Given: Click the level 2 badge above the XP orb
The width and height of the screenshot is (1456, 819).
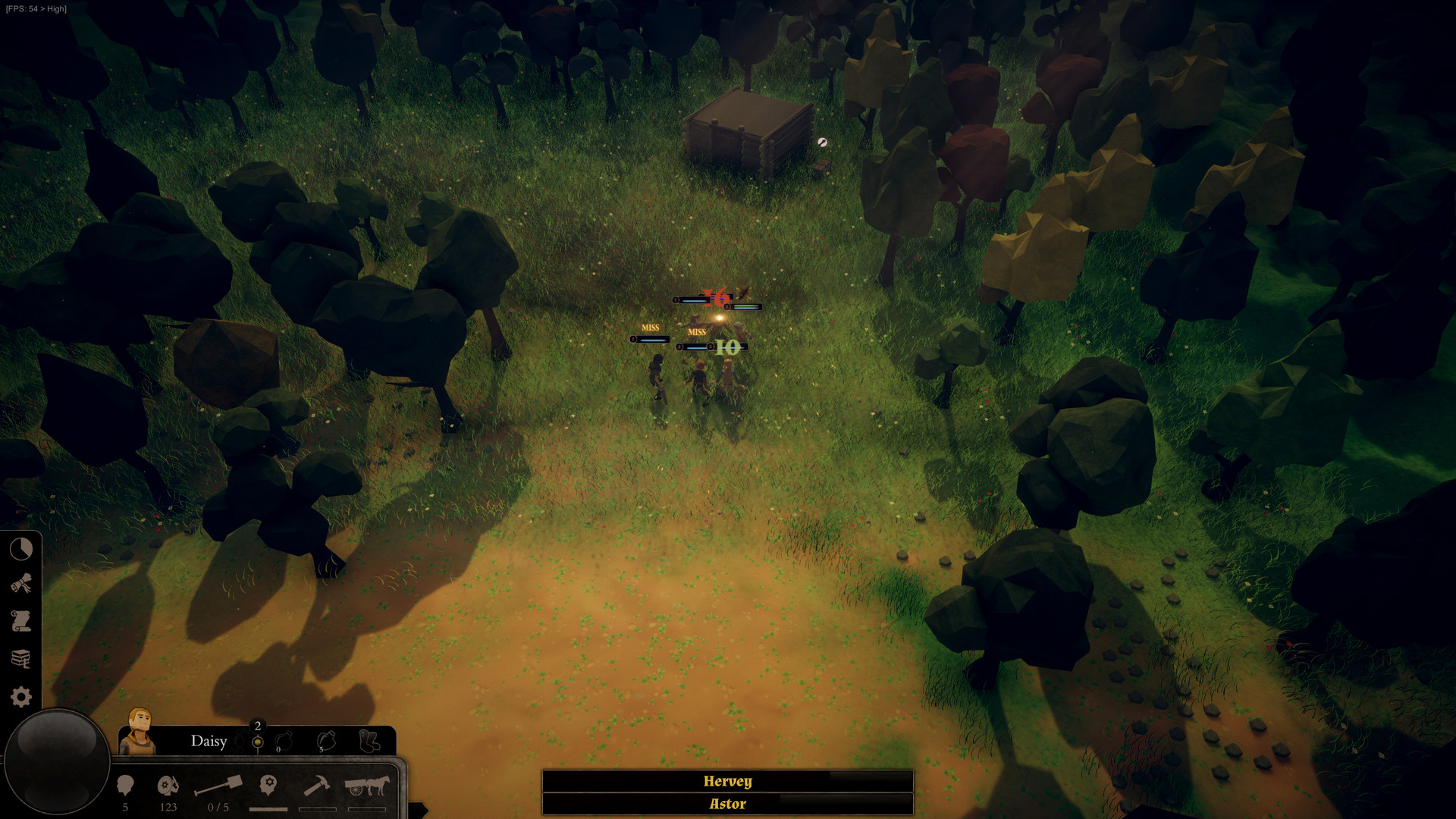Looking at the screenshot, I should (258, 725).
